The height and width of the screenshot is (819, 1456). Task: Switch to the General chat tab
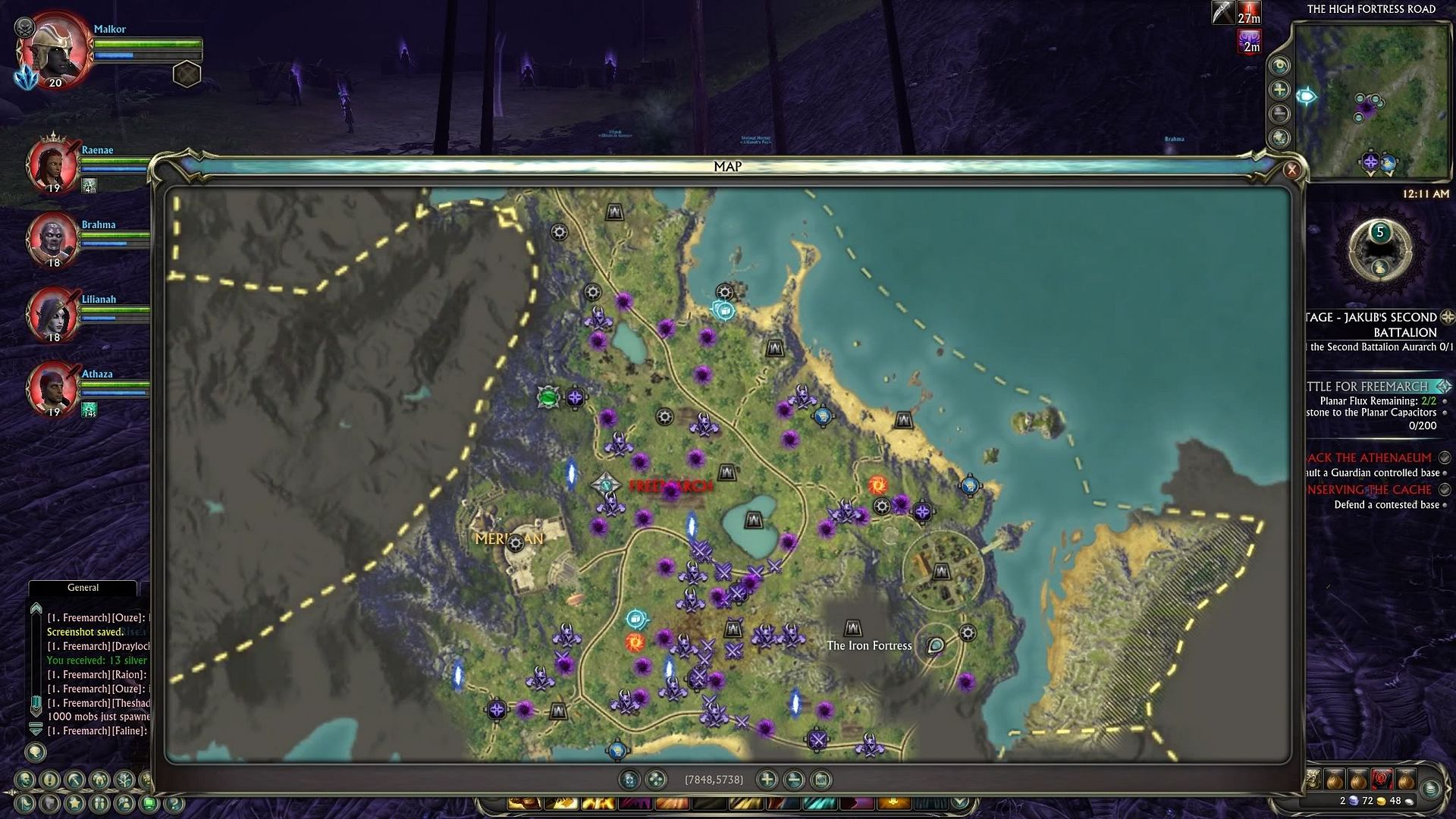83,588
